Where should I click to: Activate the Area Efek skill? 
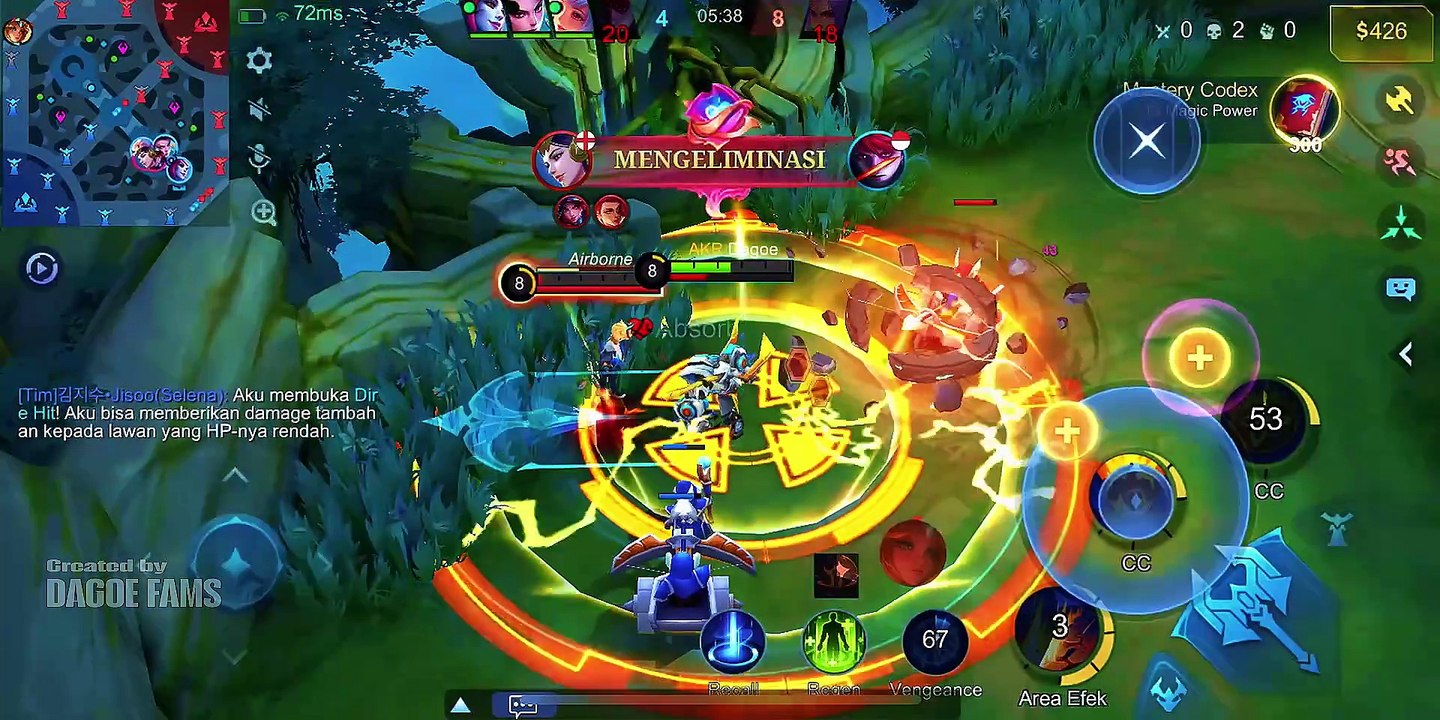[1060, 632]
